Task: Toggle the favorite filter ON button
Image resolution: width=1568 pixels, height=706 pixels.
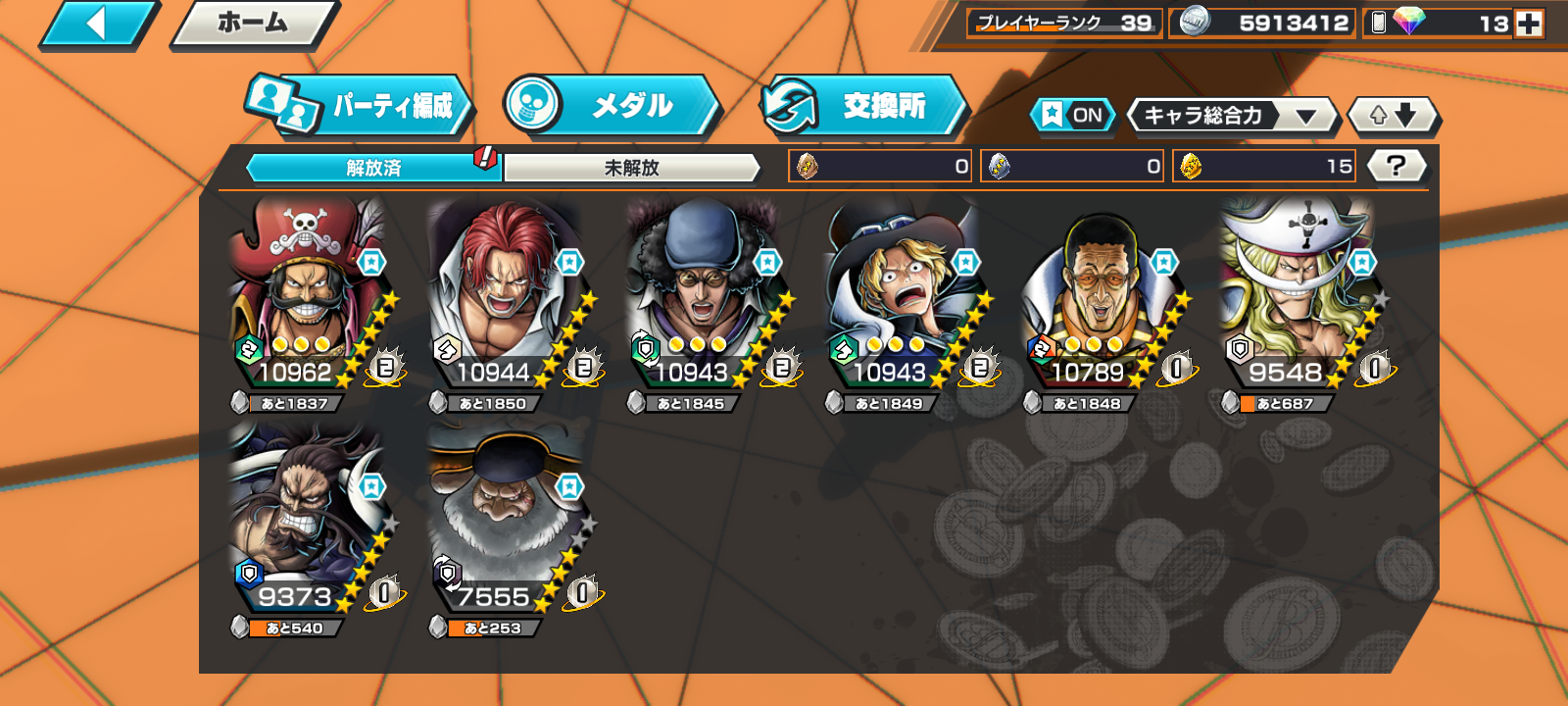Action: [x=1073, y=115]
